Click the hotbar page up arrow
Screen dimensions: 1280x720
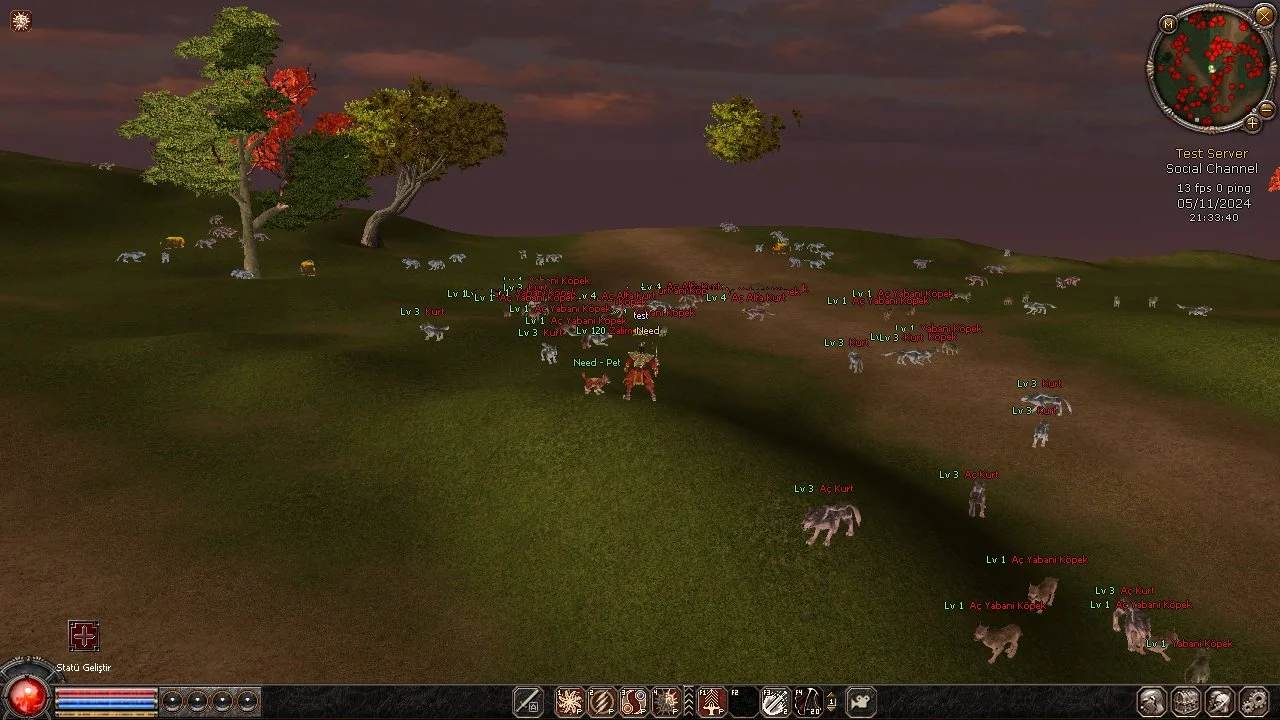(831, 692)
